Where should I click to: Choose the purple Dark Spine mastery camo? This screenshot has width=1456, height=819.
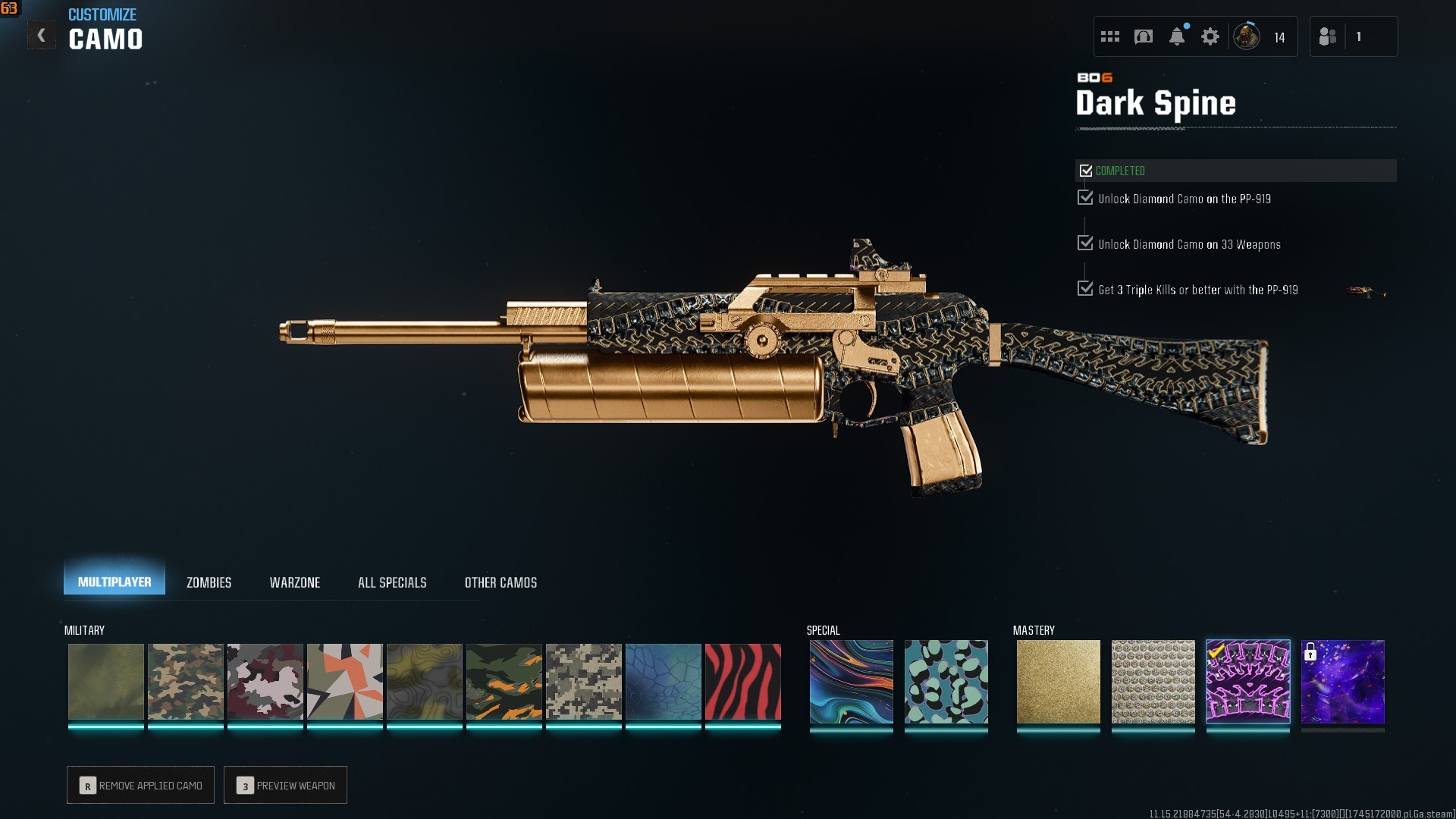[x=1247, y=682]
